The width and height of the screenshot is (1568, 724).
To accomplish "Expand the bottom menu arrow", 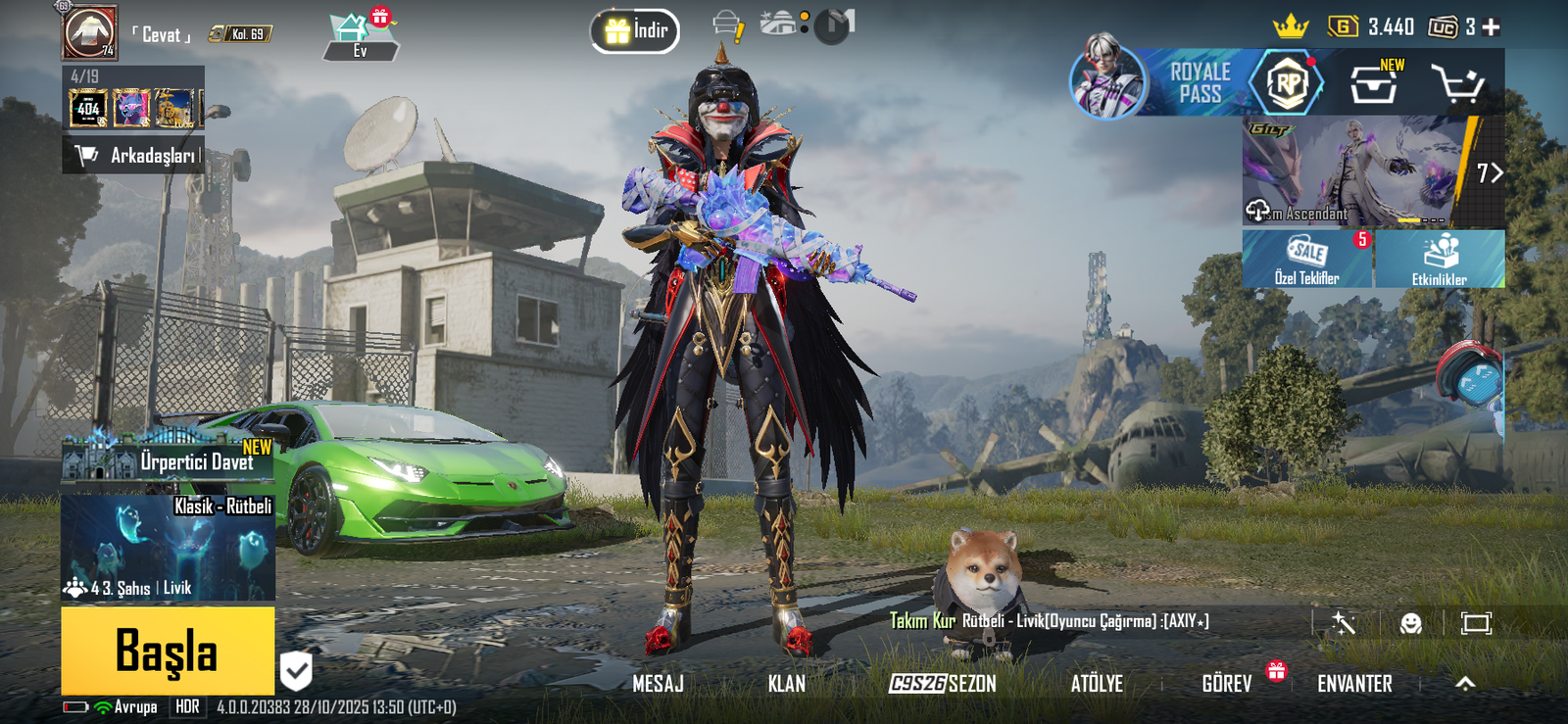I will 1465,684.
